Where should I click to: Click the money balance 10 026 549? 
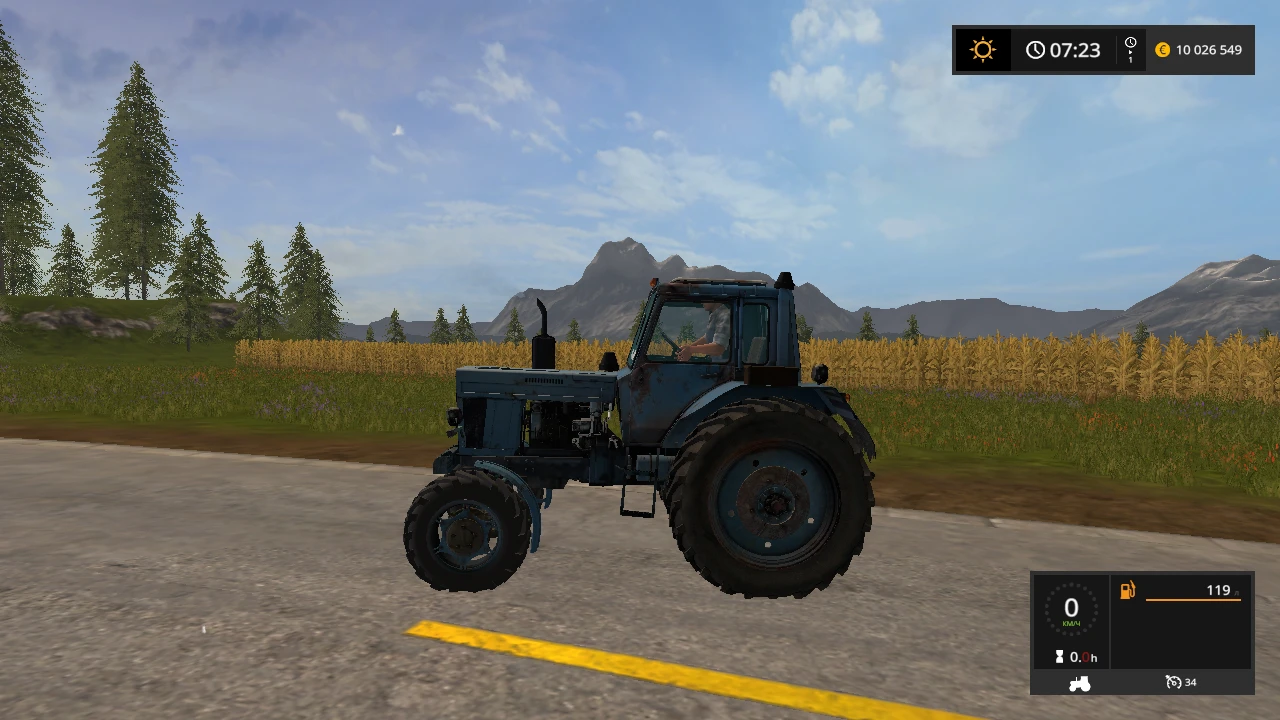click(1209, 49)
